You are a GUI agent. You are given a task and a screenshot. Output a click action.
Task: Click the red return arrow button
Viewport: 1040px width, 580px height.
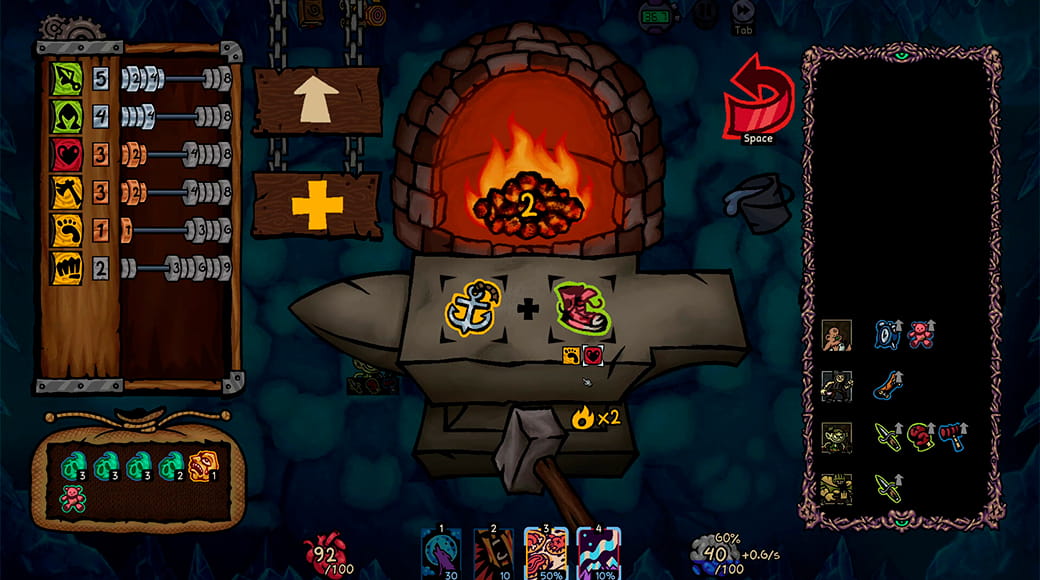point(758,98)
